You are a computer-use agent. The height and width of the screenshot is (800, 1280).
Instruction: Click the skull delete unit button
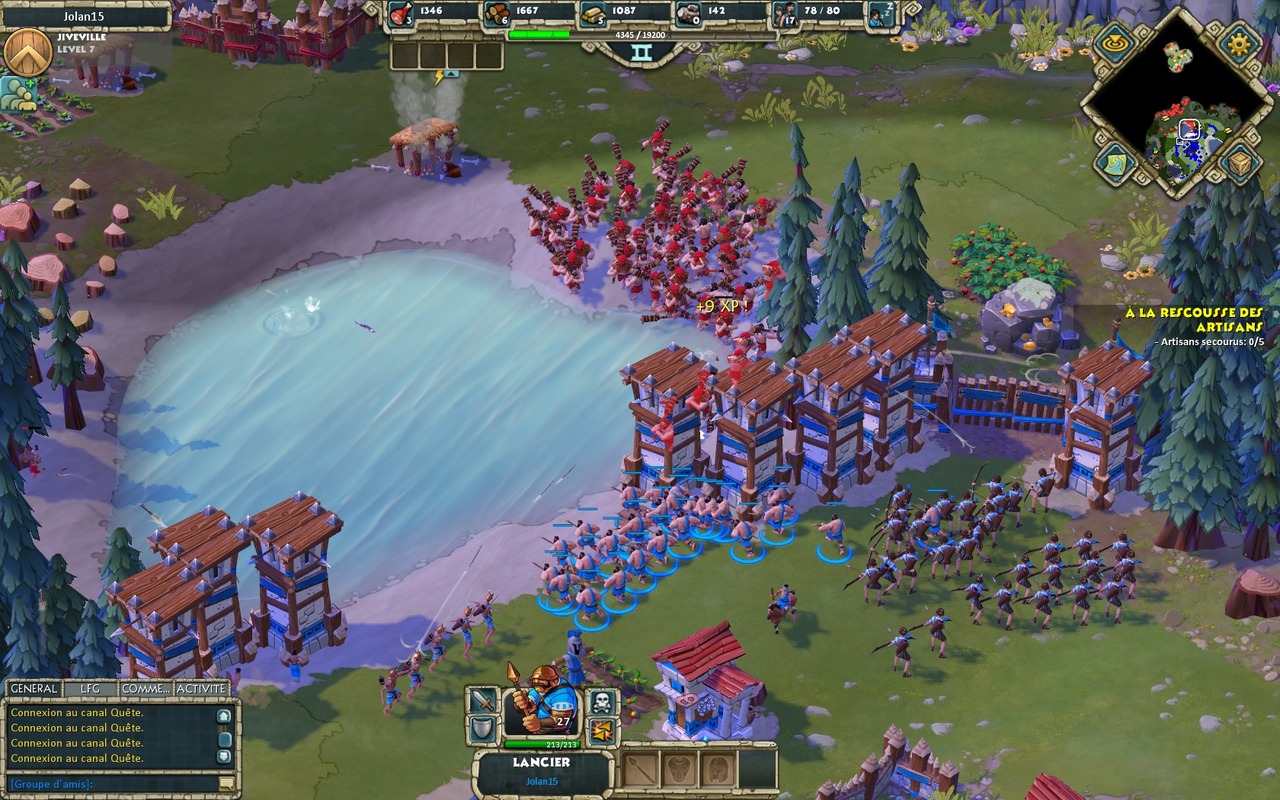pos(601,701)
